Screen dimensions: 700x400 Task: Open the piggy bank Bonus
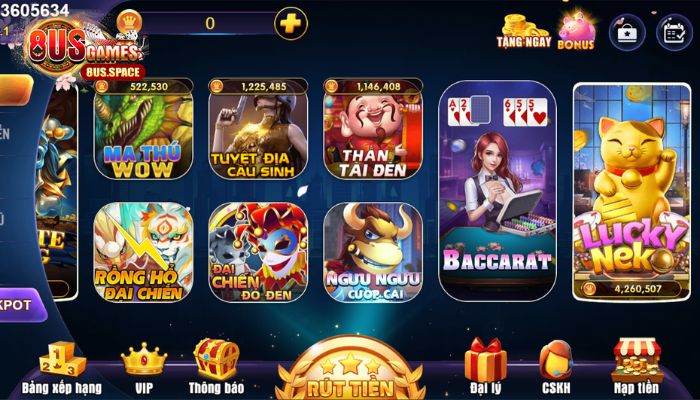[576, 30]
